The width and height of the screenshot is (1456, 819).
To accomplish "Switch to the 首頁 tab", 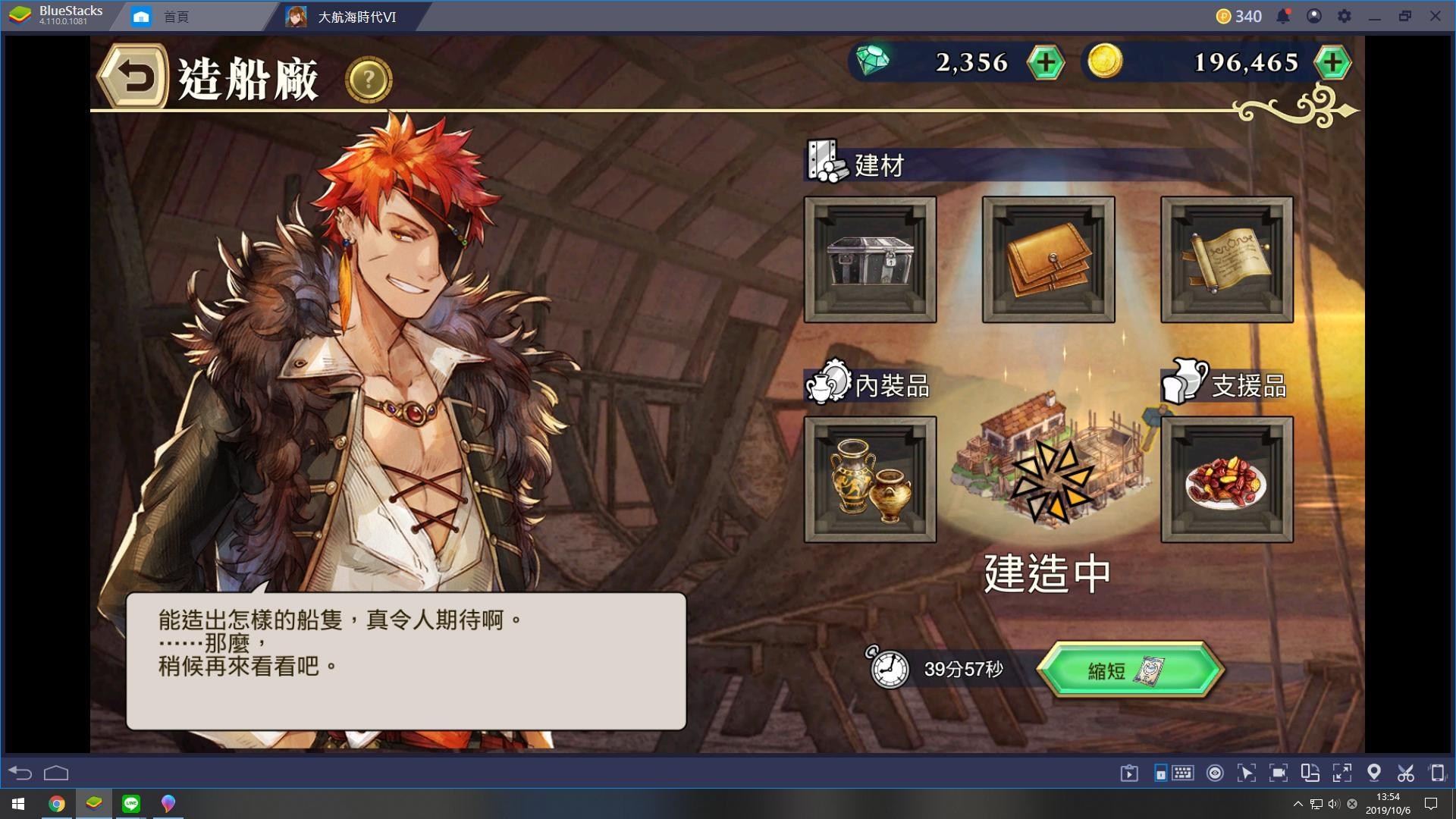I will click(176, 16).
